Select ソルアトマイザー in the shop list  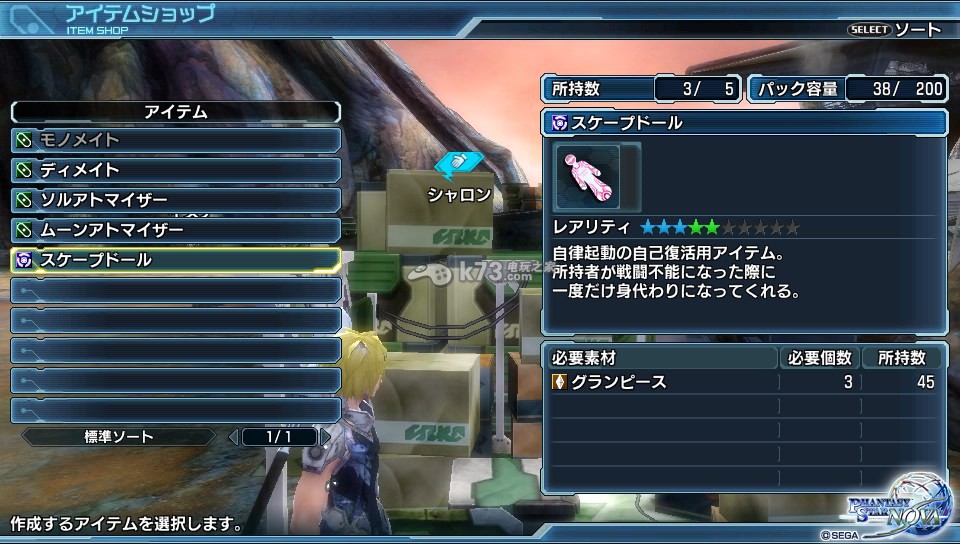tap(175, 200)
